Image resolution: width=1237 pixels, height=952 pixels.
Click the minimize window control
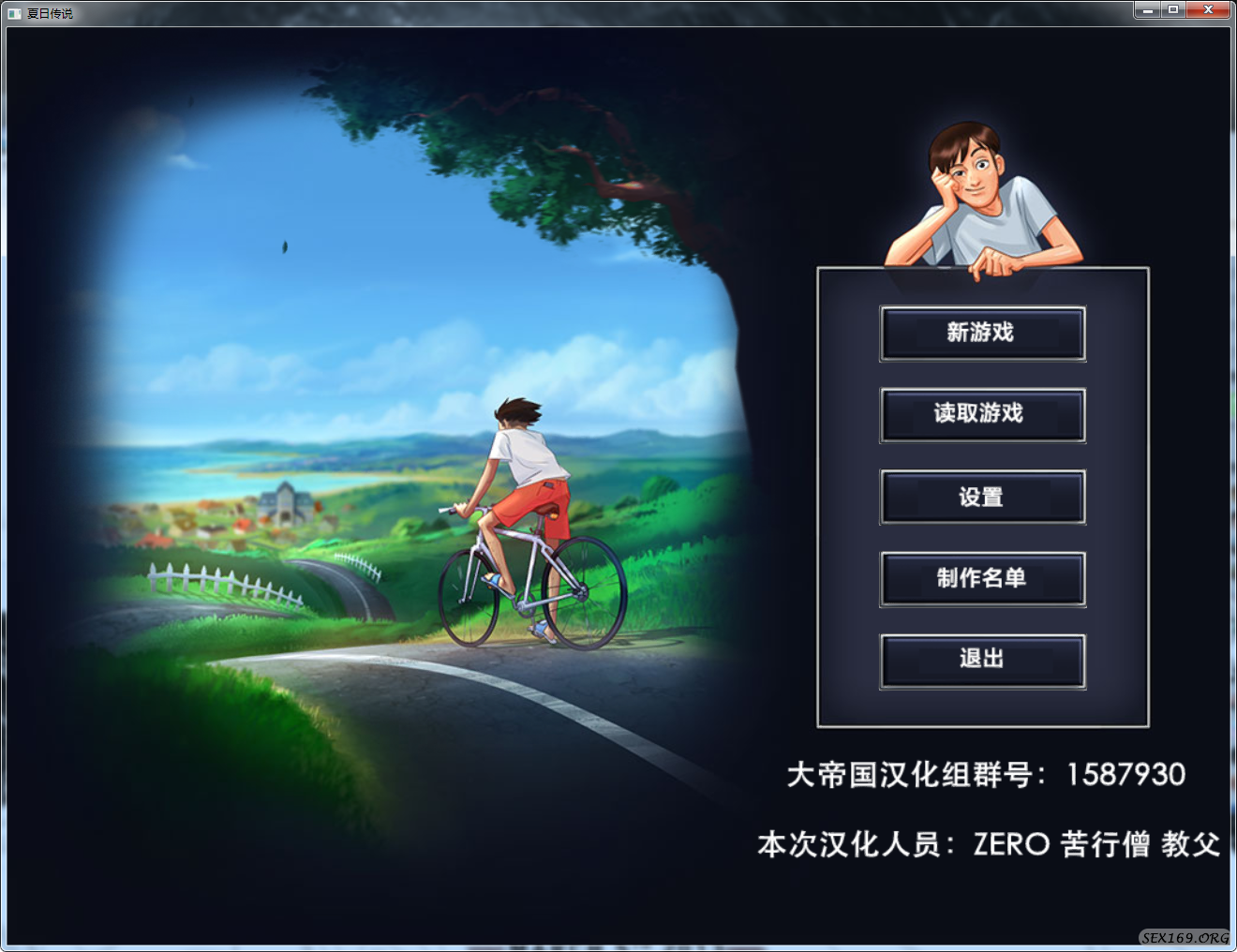tap(1147, 9)
